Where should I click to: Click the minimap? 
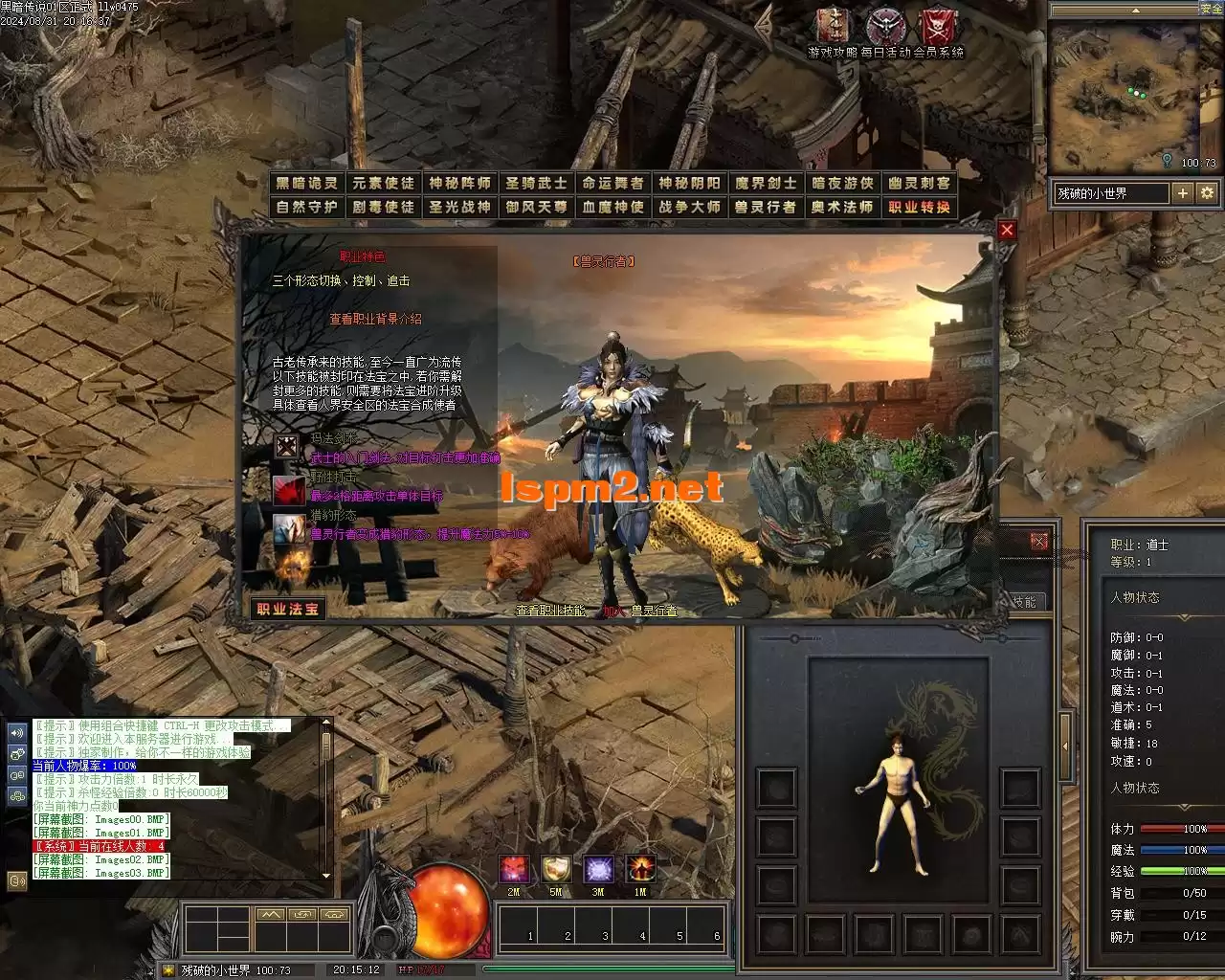click(x=1124, y=96)
